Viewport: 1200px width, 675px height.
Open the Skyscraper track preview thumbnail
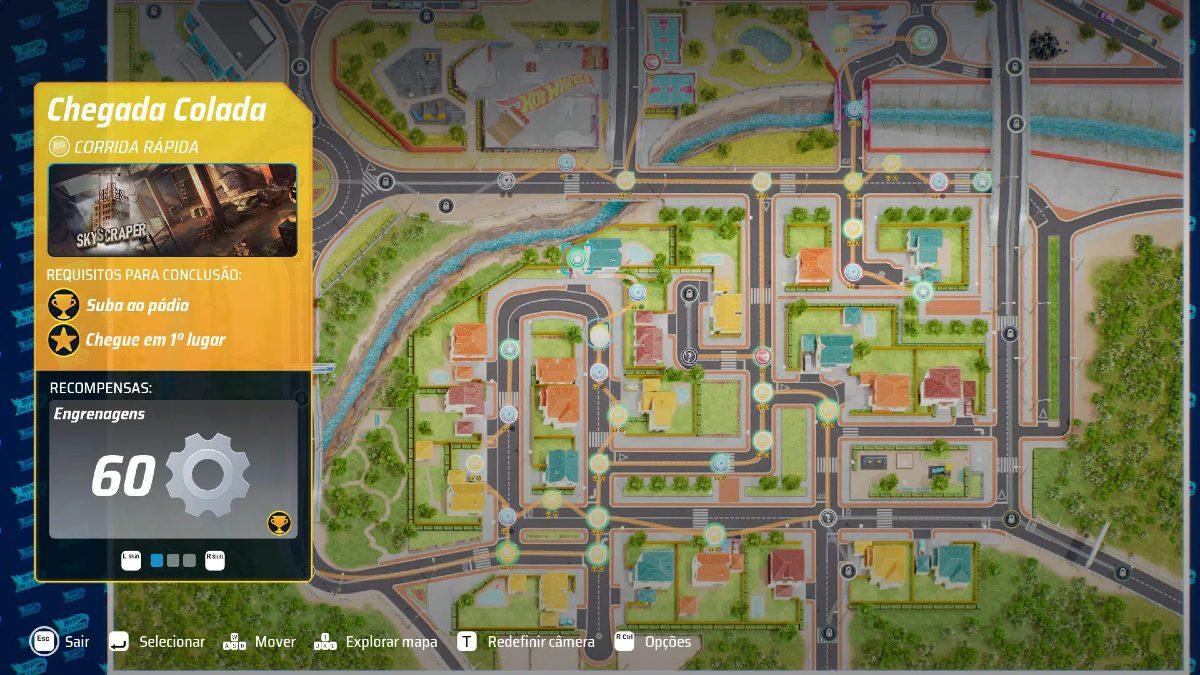click(x=172, y=210)
